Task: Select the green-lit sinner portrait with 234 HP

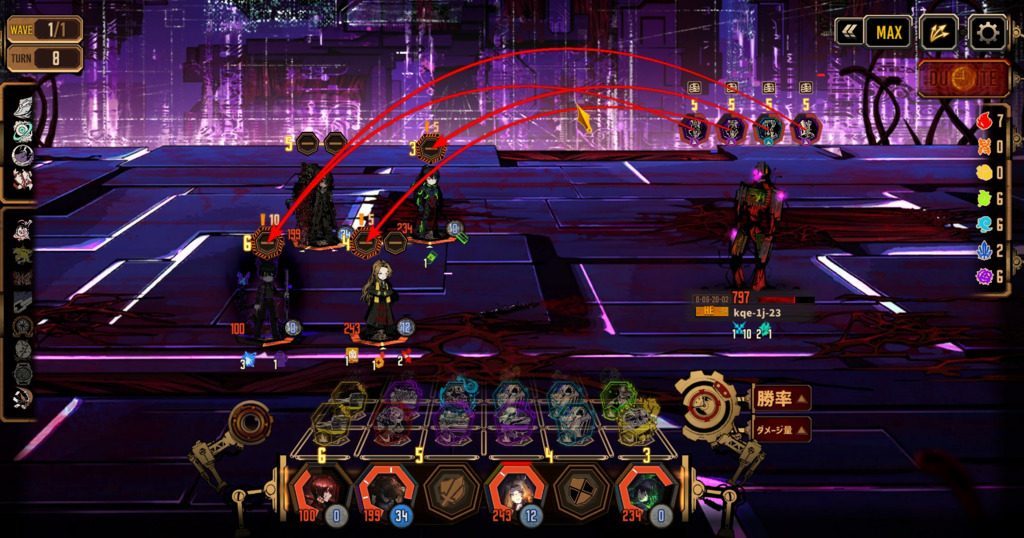Action: click(642, 491)
